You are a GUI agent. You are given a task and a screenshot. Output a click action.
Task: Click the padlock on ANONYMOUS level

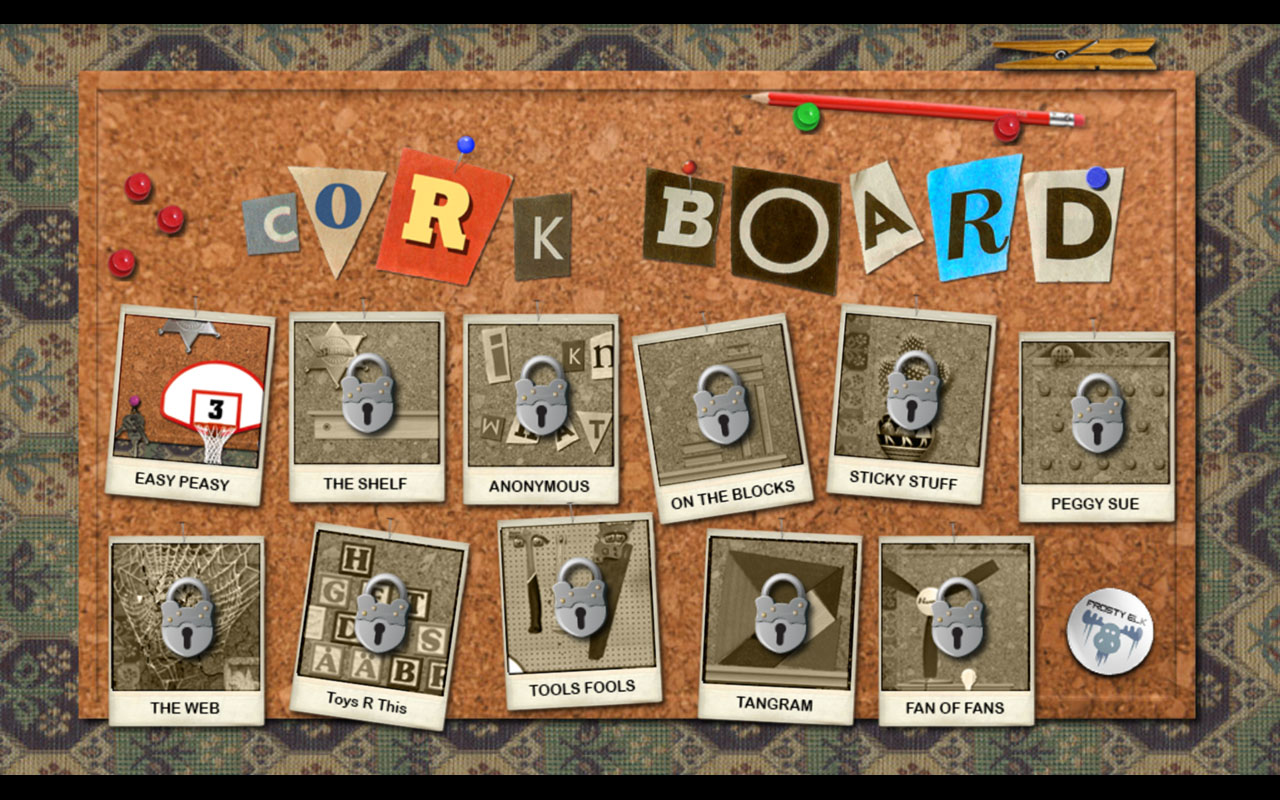[540, 400]
